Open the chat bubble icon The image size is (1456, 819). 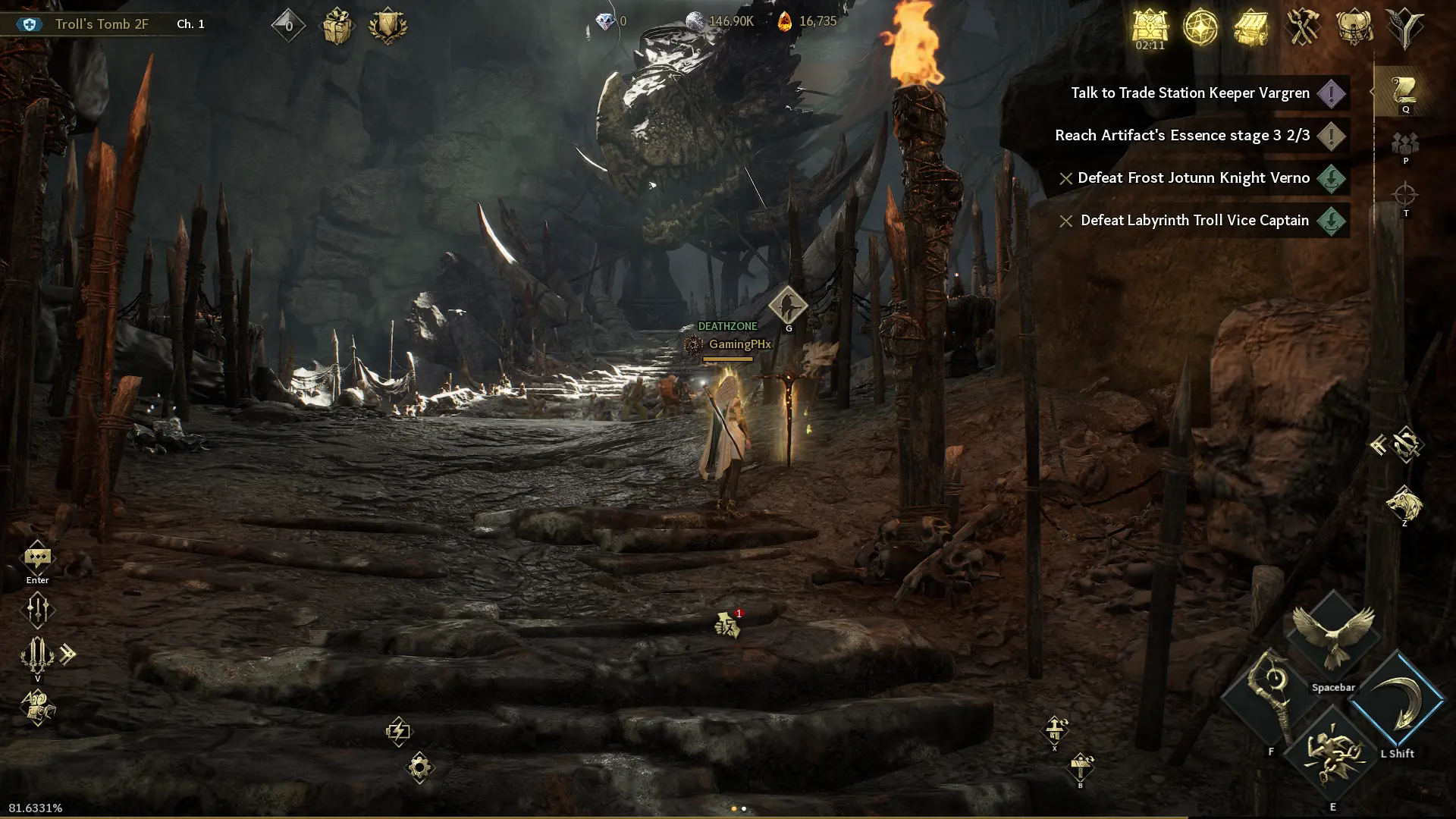click(37, 560)
